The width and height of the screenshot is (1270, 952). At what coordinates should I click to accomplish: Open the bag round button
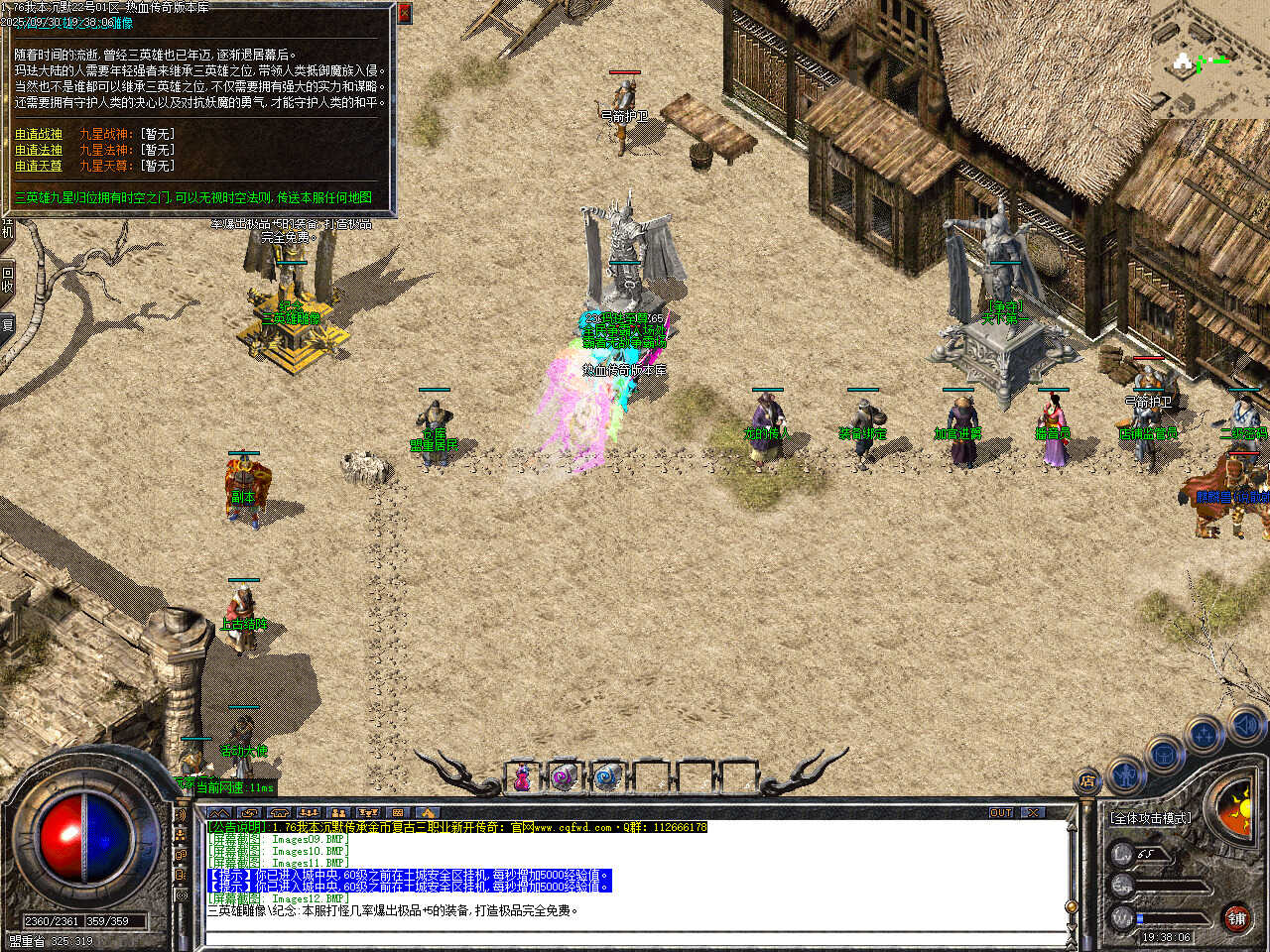click(x=1163, y=755)
